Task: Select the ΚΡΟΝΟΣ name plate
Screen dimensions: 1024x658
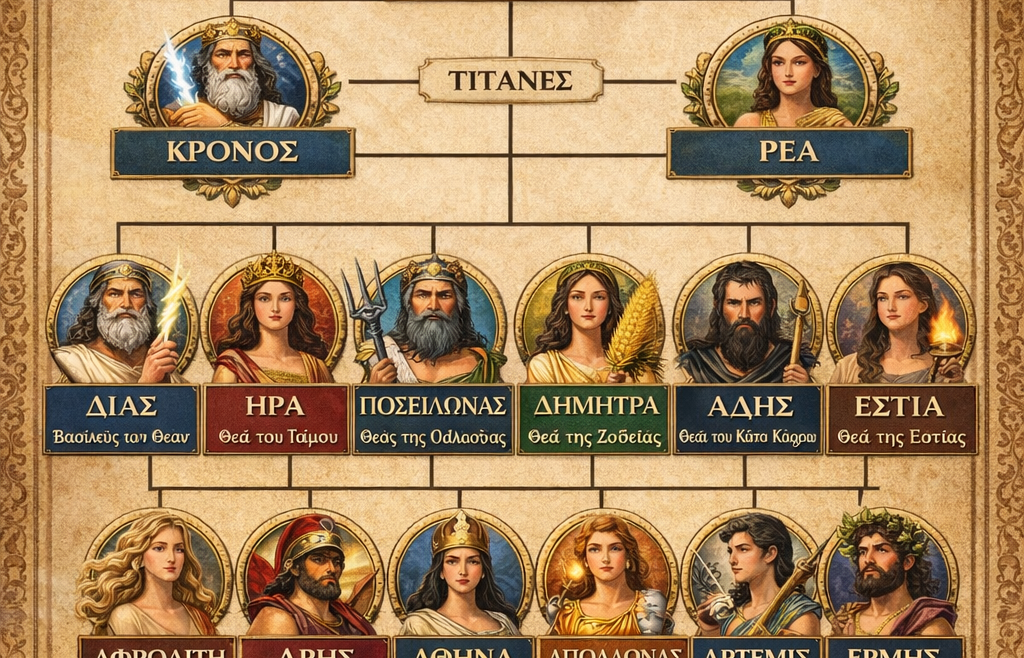Action: coord(232,153)
